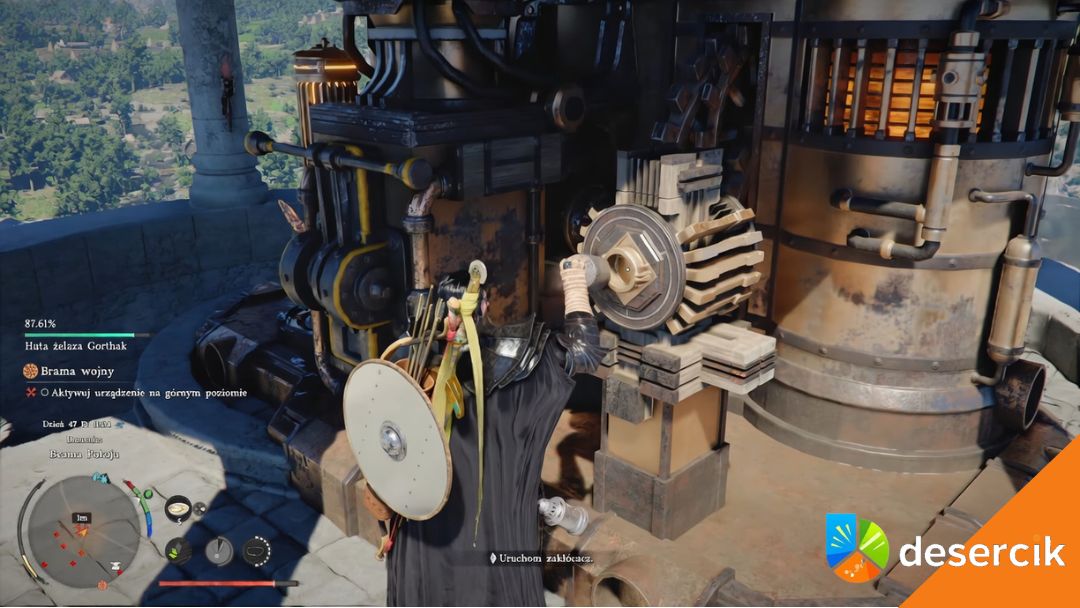
Task: Click the Huta żelaza Gorthak region label
Action: 76,346
